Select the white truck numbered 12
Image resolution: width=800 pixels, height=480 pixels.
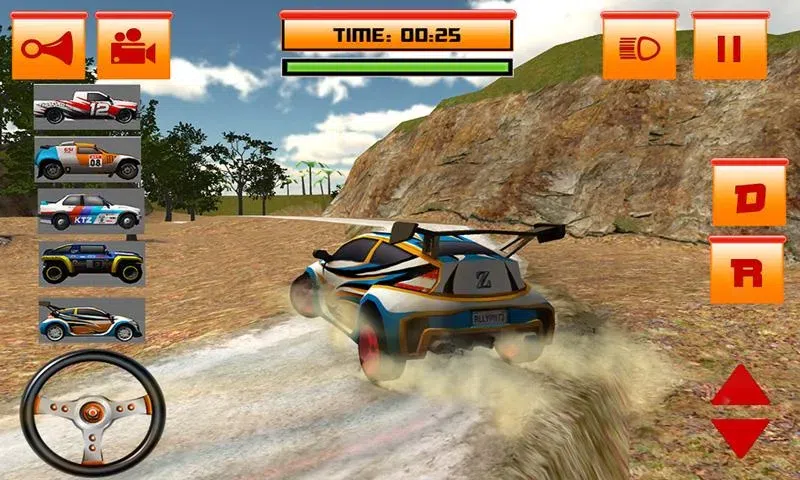(x=88, y=107)
